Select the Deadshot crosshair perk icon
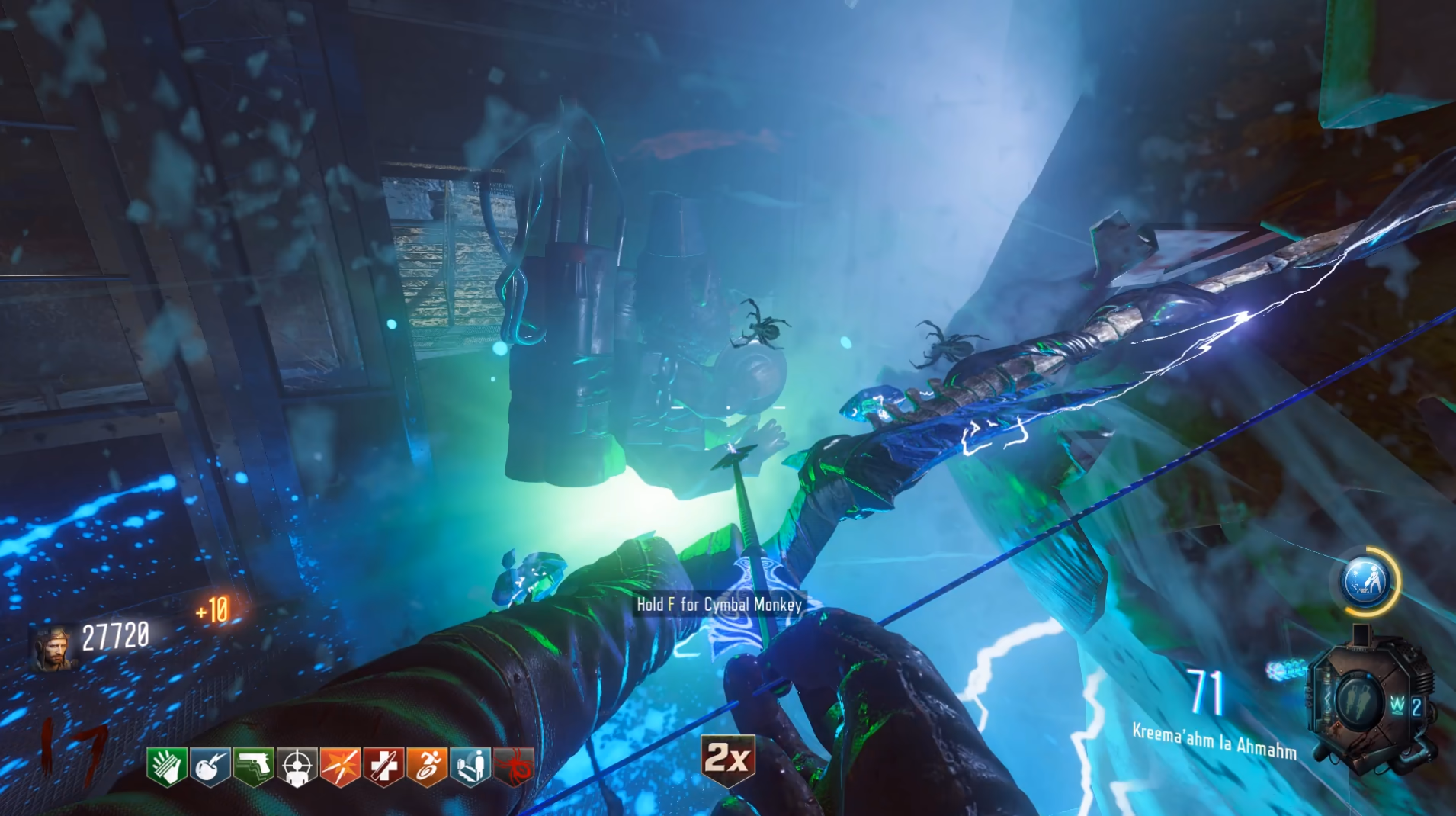1456x816 pixels. 297,766
